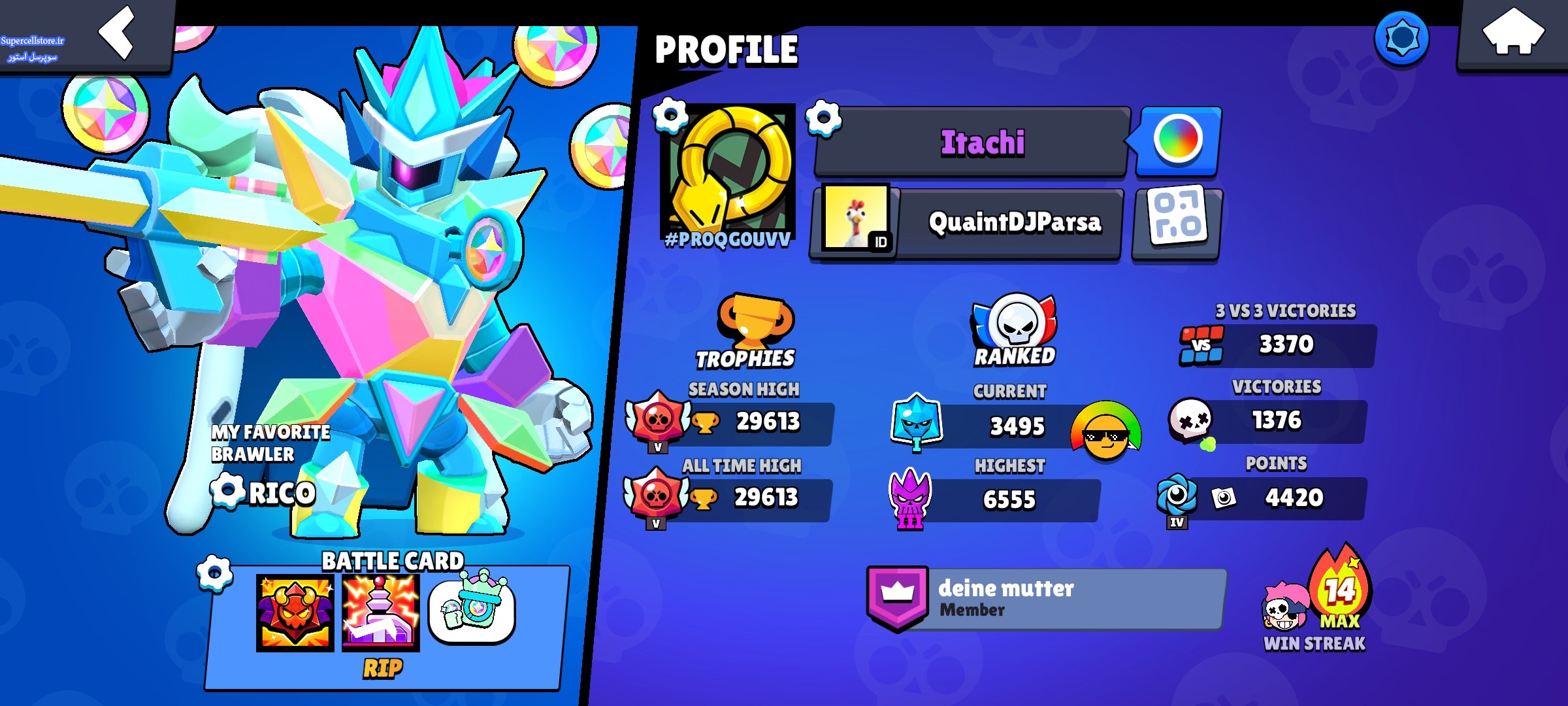Show the profile QR code

click(x=1177, y=224)
